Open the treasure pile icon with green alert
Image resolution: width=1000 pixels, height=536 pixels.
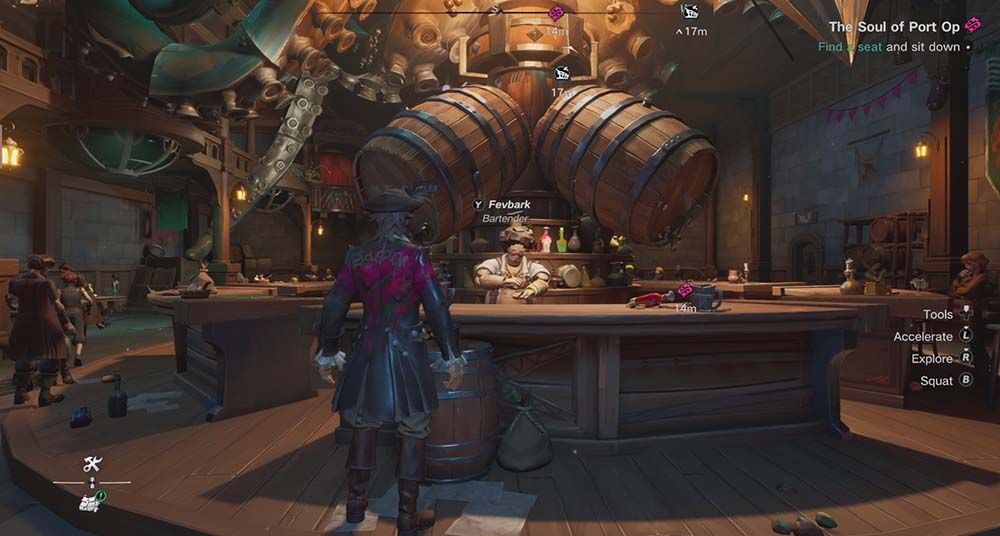point(91,502)
